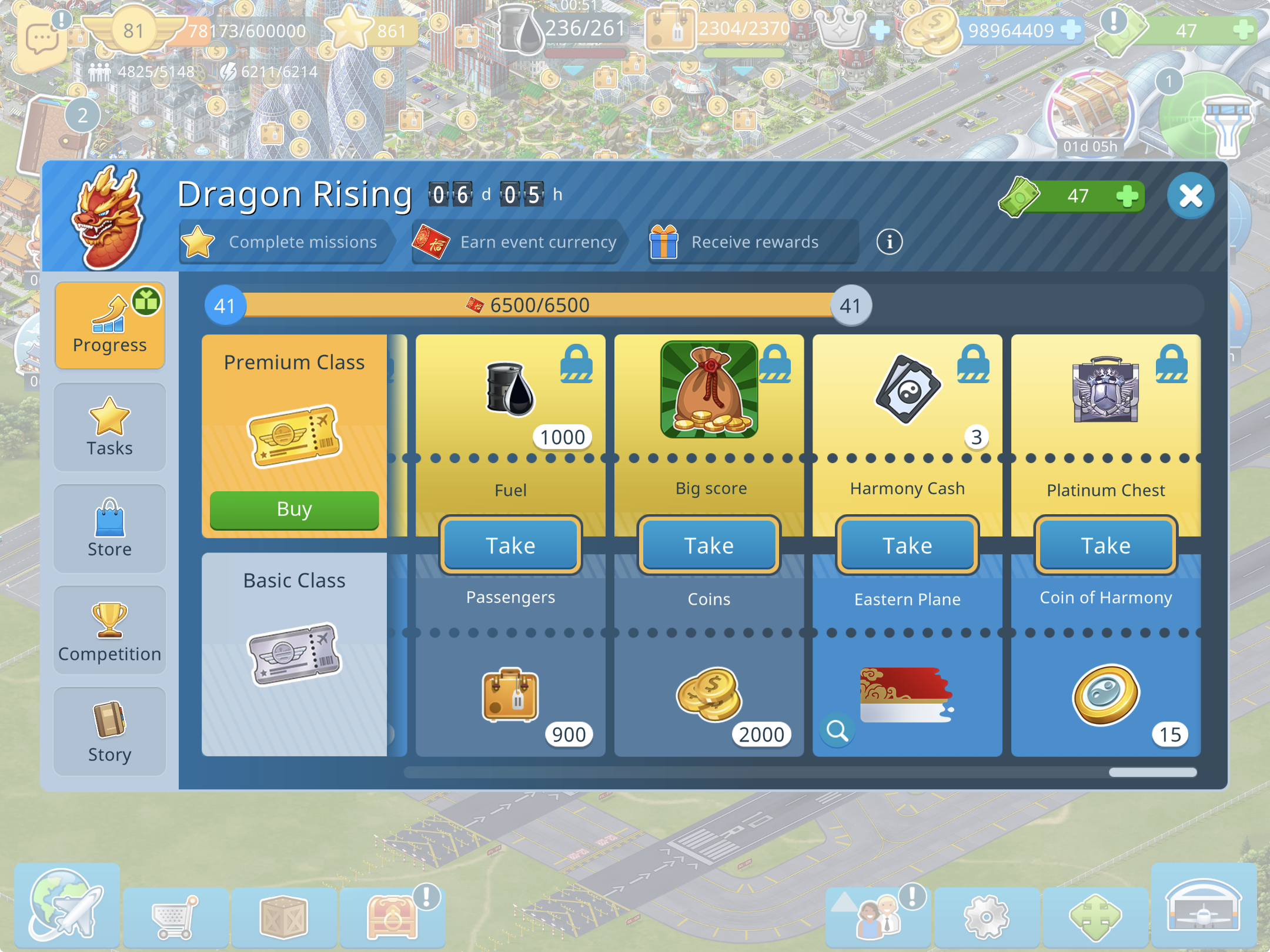Close the Dragon Rising event window
The image size is (1270, 952).
[1191, 196]
